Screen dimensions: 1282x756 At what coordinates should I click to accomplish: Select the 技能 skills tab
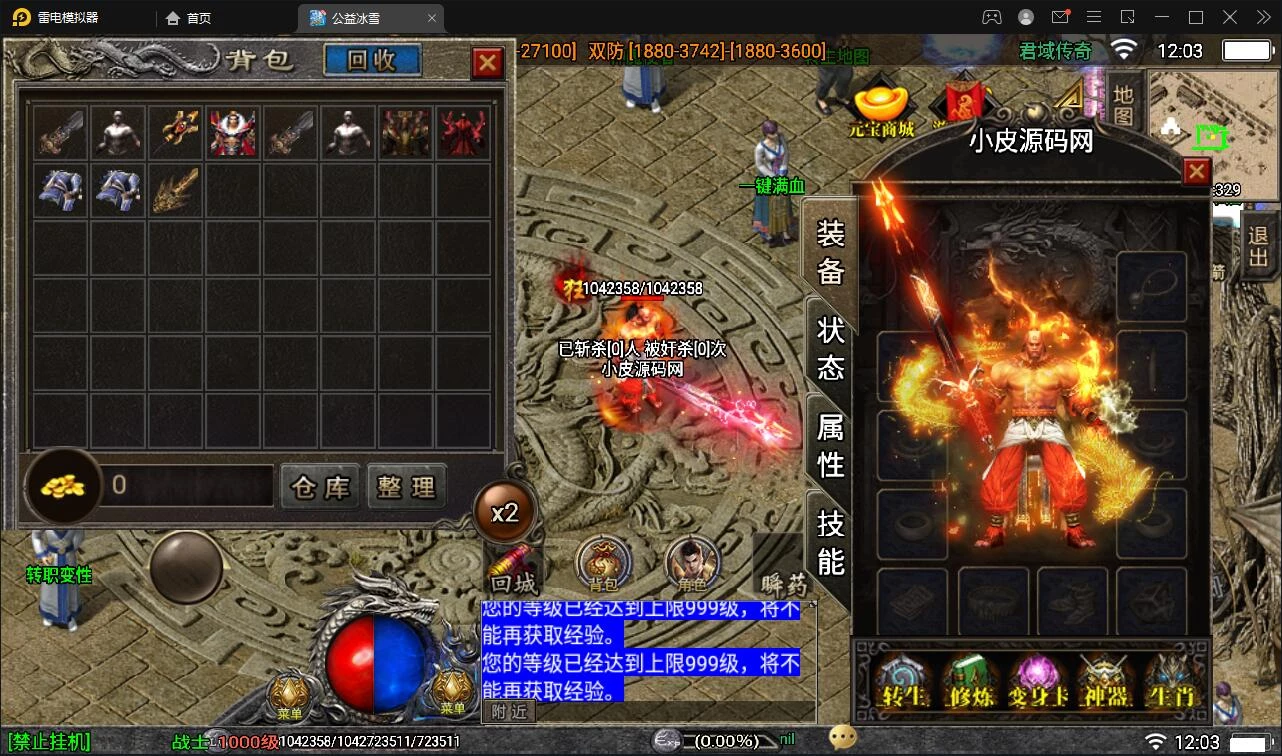pyautogui.click(x=830, y=541)
